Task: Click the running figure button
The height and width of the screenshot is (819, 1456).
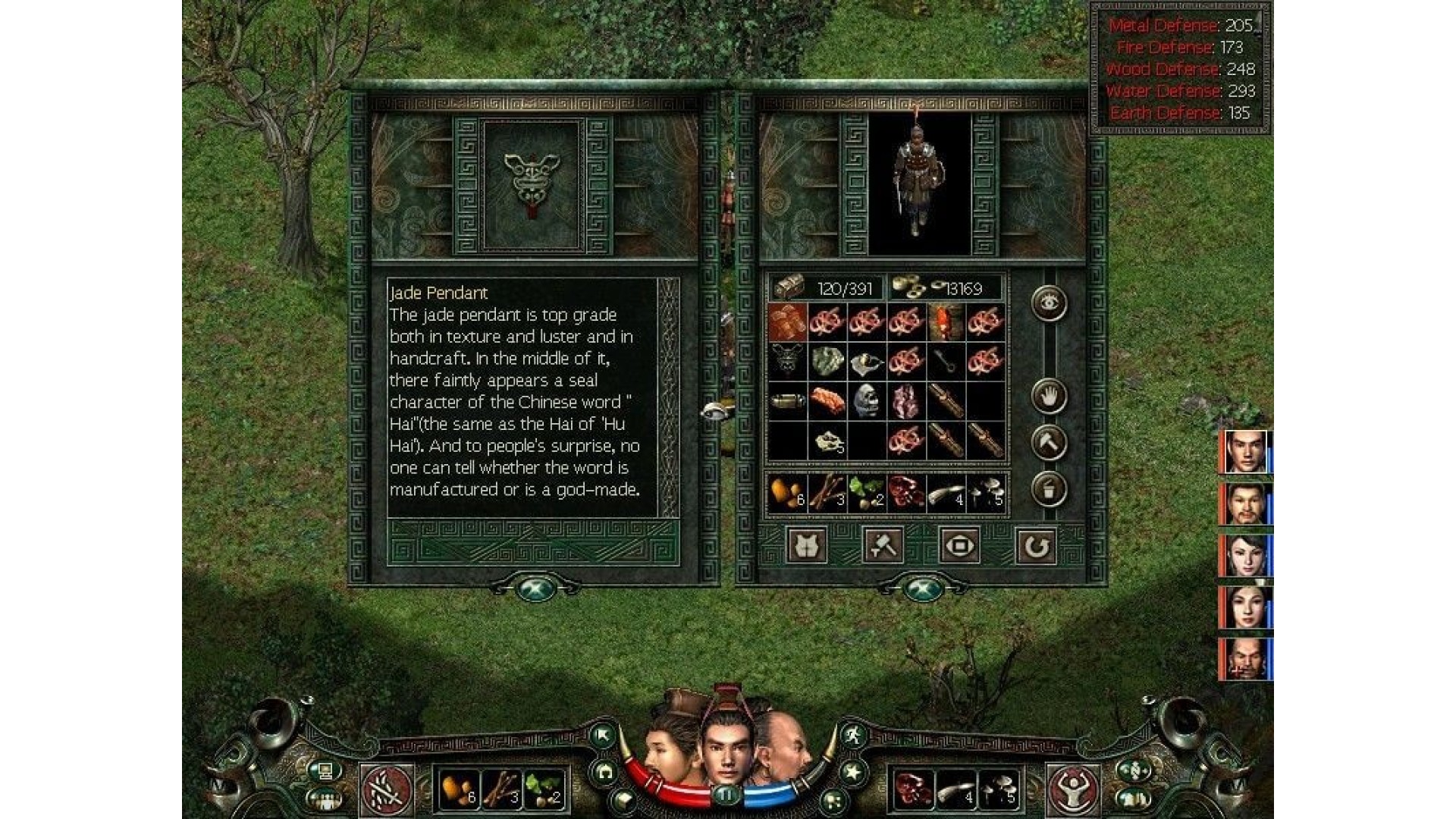Action: [x=853, y=735]
